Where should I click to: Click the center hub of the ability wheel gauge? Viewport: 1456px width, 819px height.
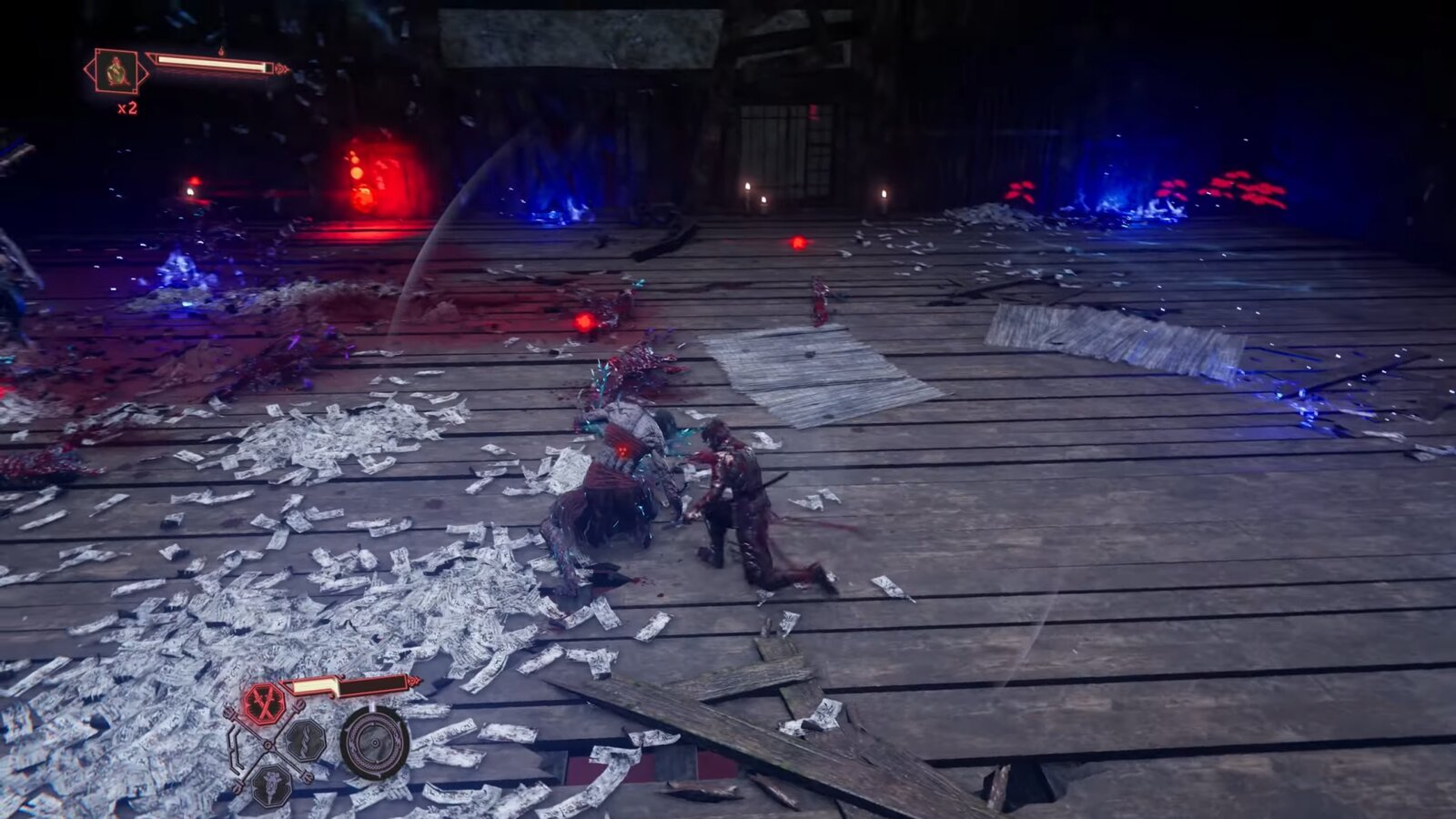375,743
